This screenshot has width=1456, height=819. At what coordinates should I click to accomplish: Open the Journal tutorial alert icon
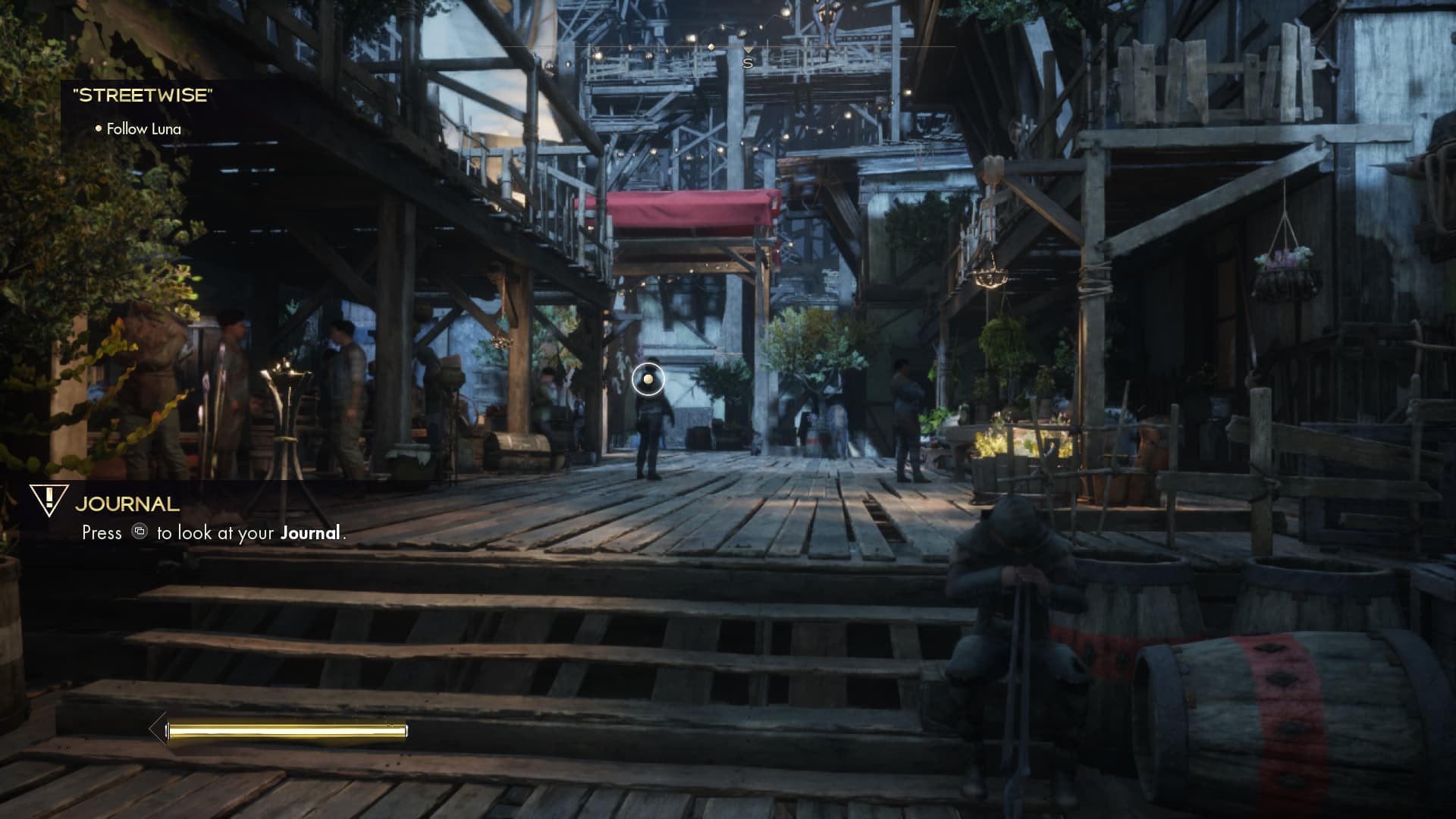coord(49,500)
